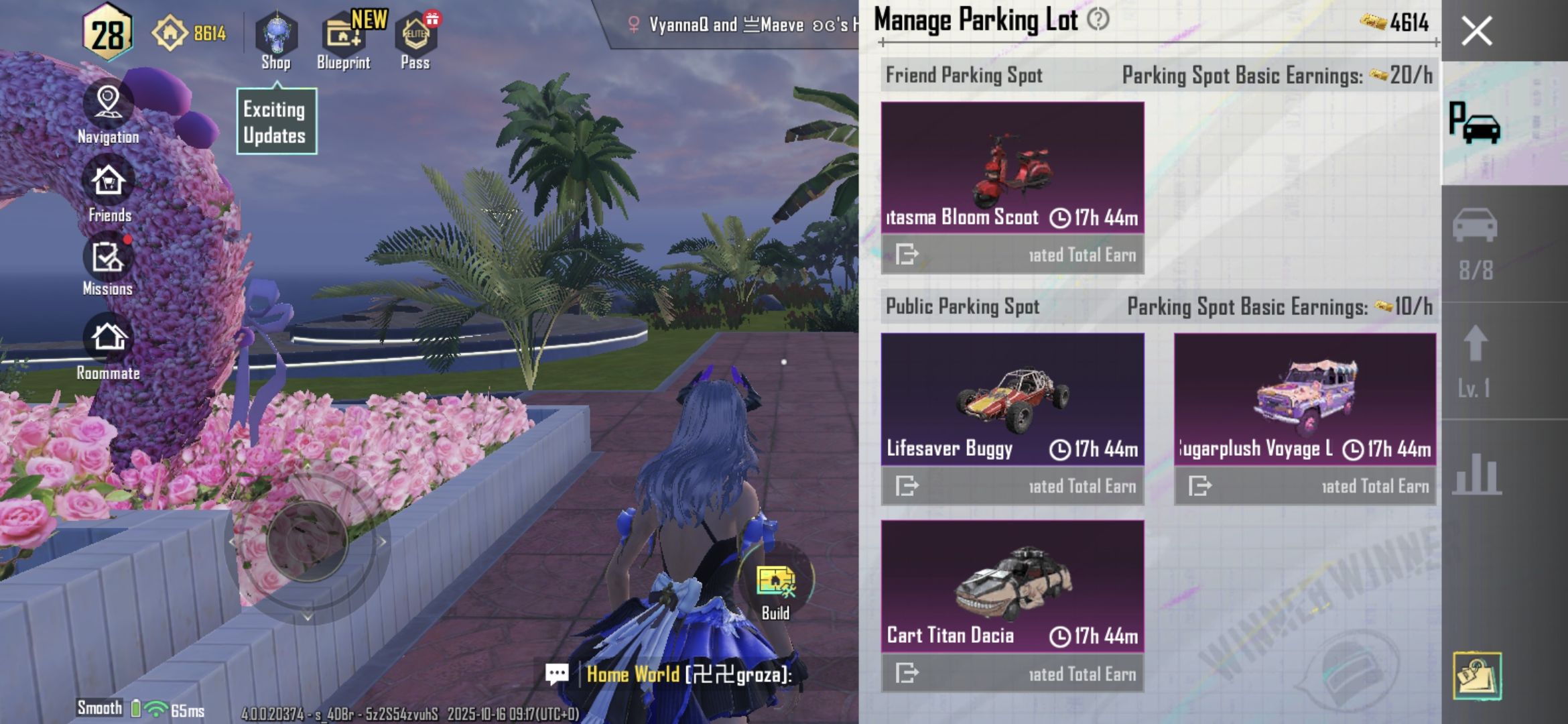The height and width of the screenshot is (724, 1568).
Task: Switch to the parking lot tab
Action: click(1475, 124)
